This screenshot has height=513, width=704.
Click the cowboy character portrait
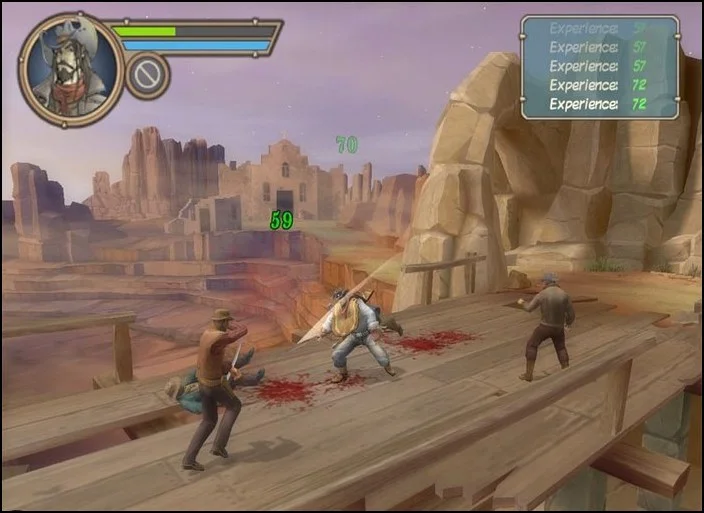coord(70,69)
